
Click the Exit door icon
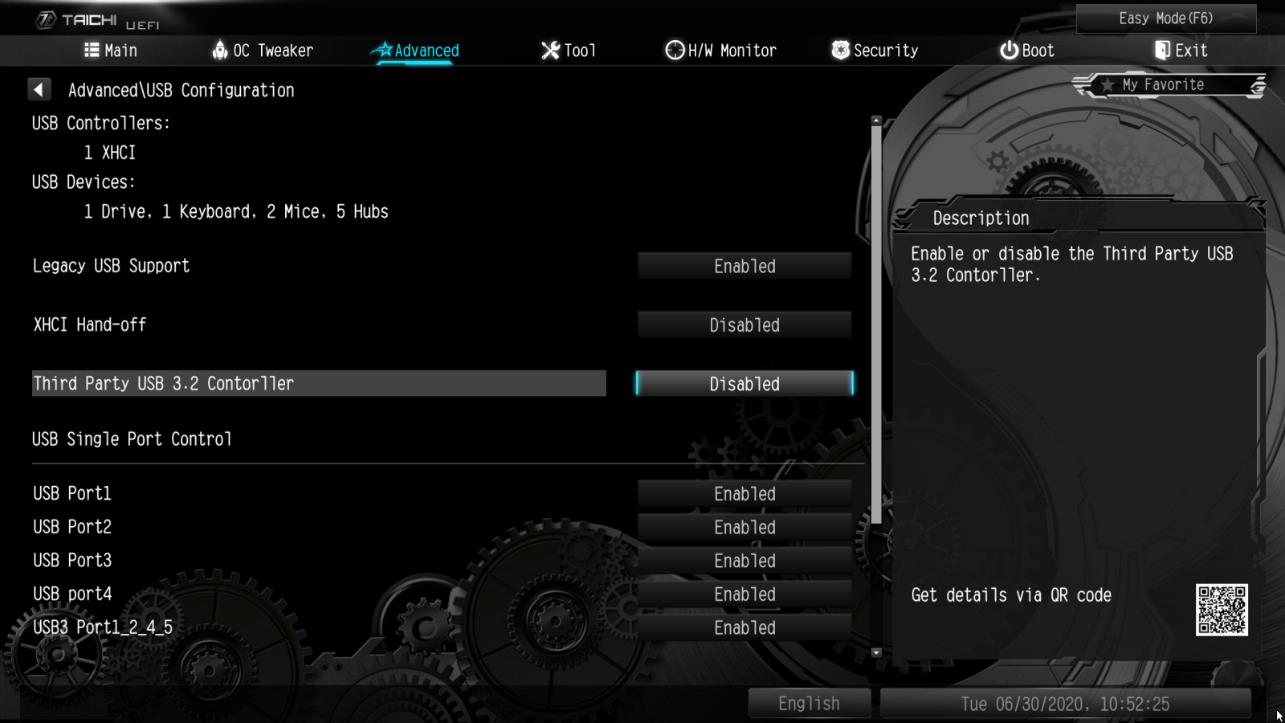1162,48
